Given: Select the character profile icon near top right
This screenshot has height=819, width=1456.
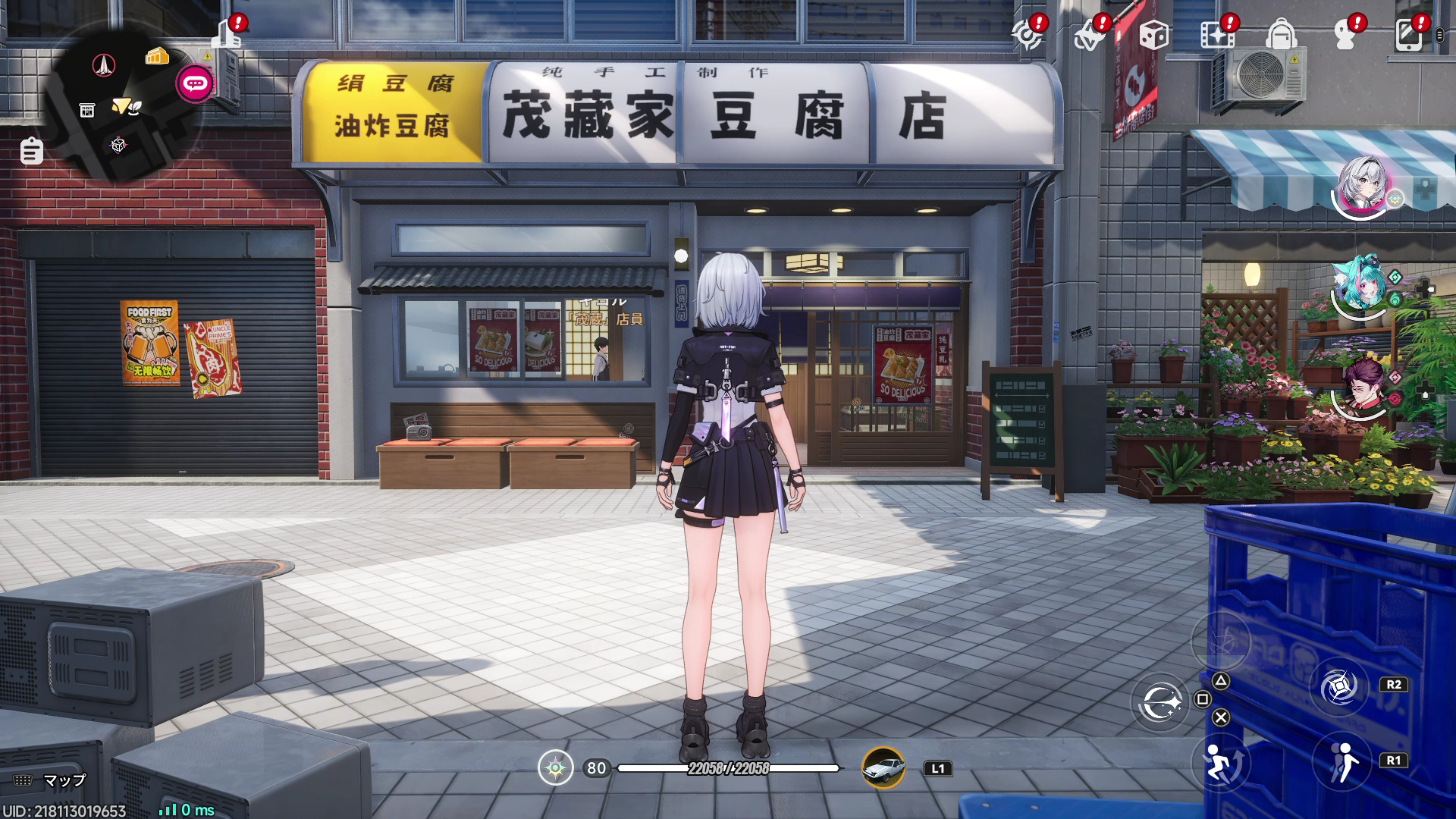Looking at the screenshot, I should pos(1346,34).
